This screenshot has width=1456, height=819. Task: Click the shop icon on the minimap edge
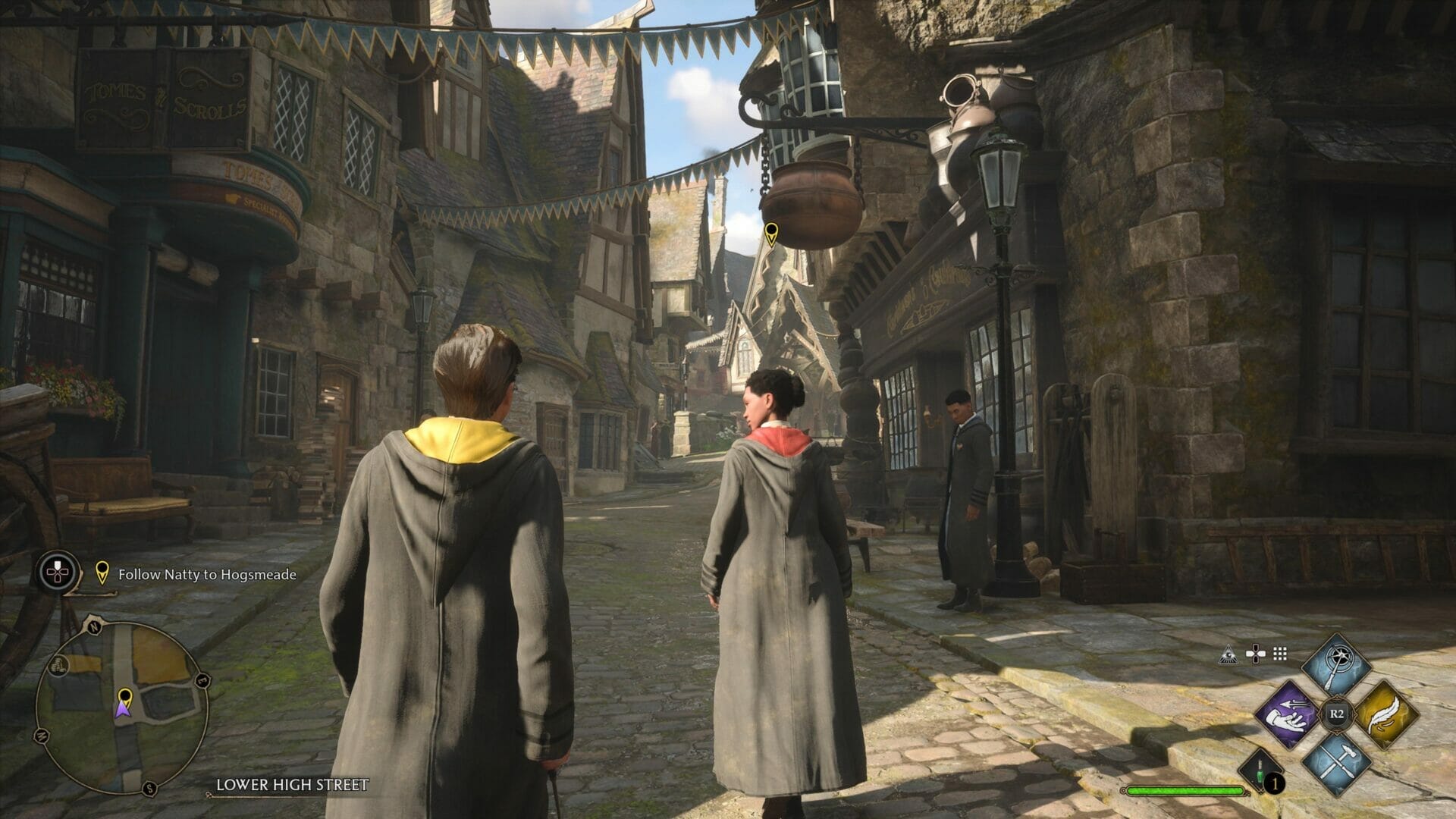tap(59, 667)
